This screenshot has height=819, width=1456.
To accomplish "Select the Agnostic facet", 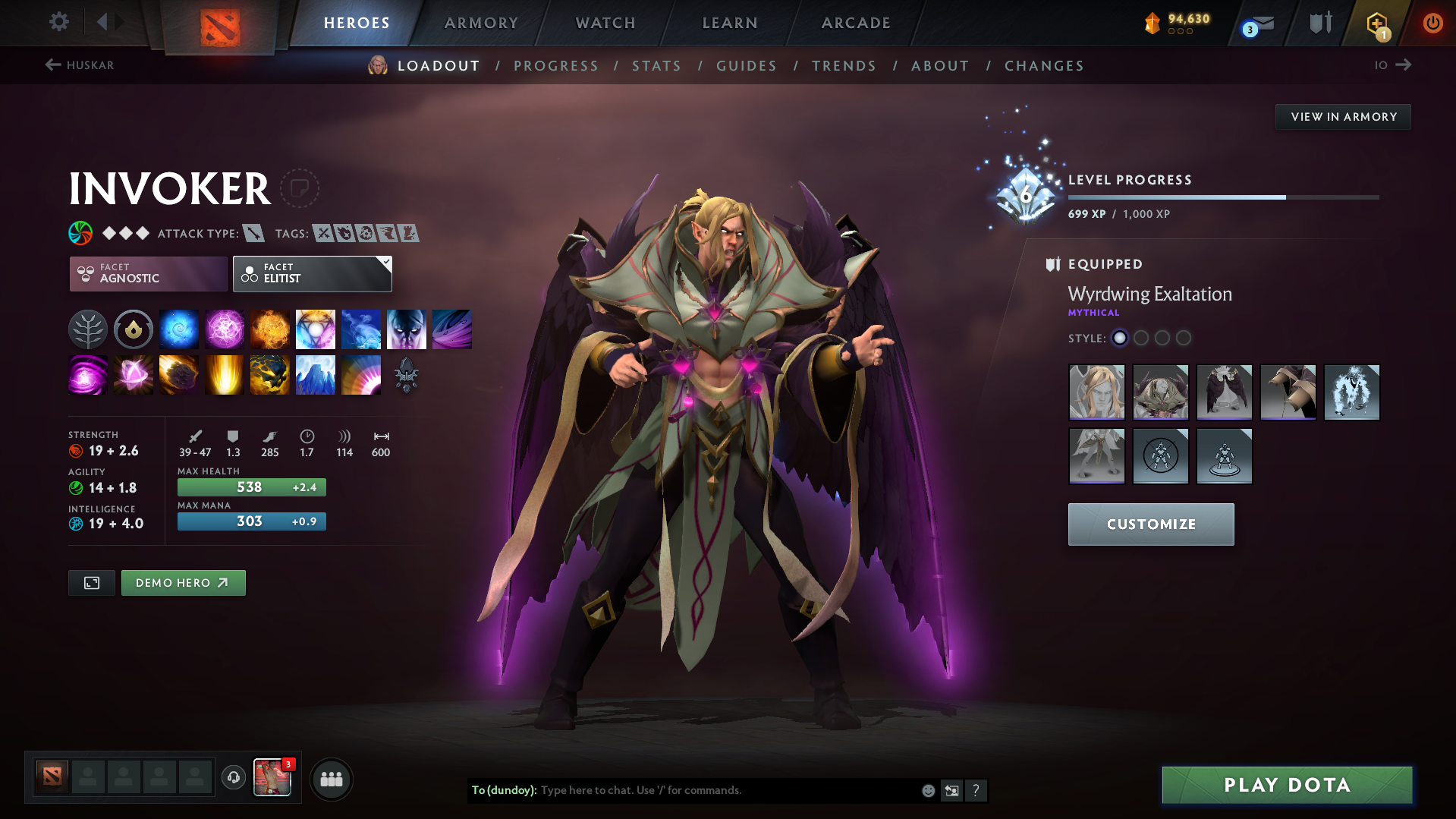I will [x=147, y=273].
